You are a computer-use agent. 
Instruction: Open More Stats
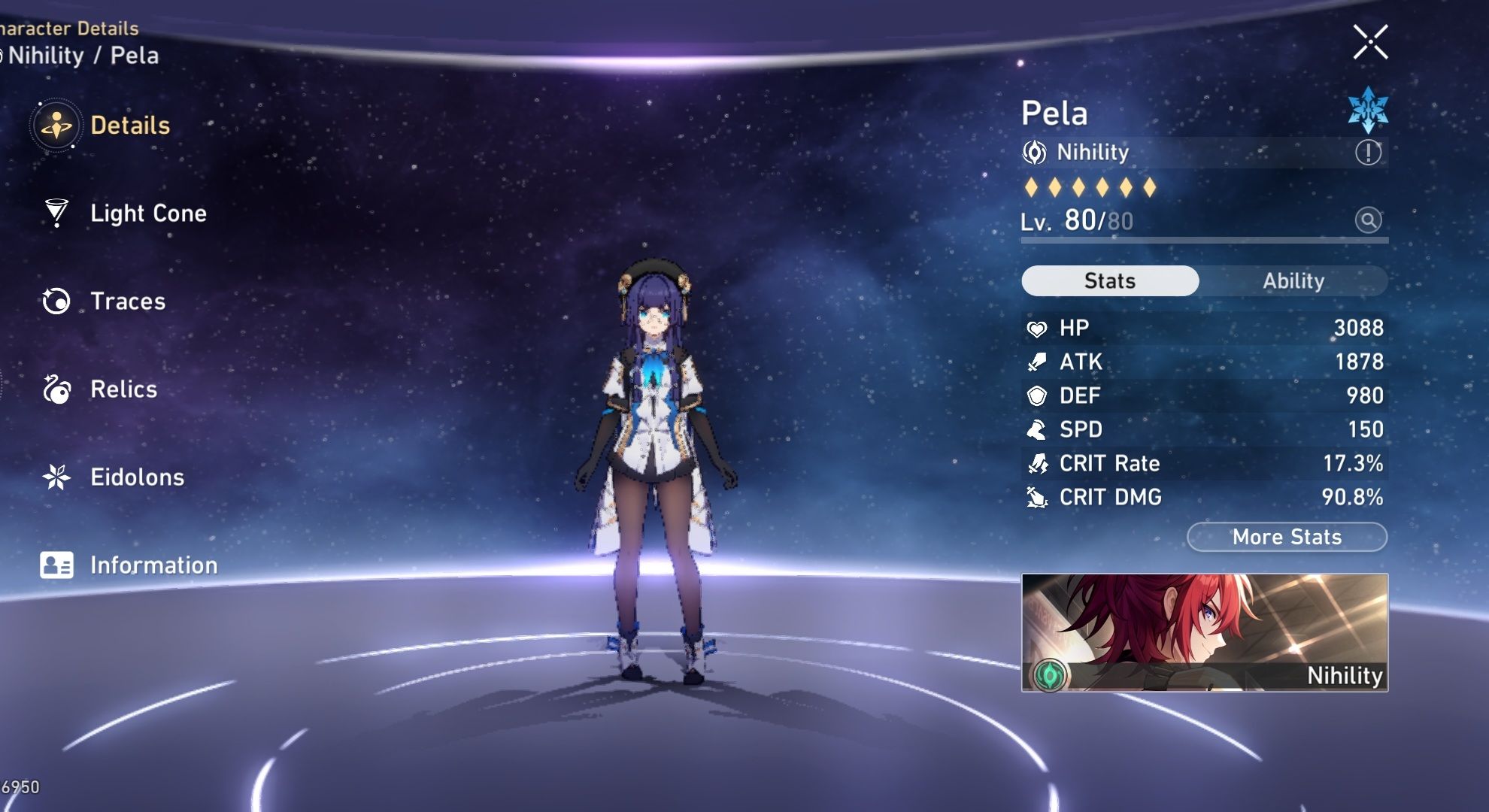pyautogui.click(x=1287, y=537)
